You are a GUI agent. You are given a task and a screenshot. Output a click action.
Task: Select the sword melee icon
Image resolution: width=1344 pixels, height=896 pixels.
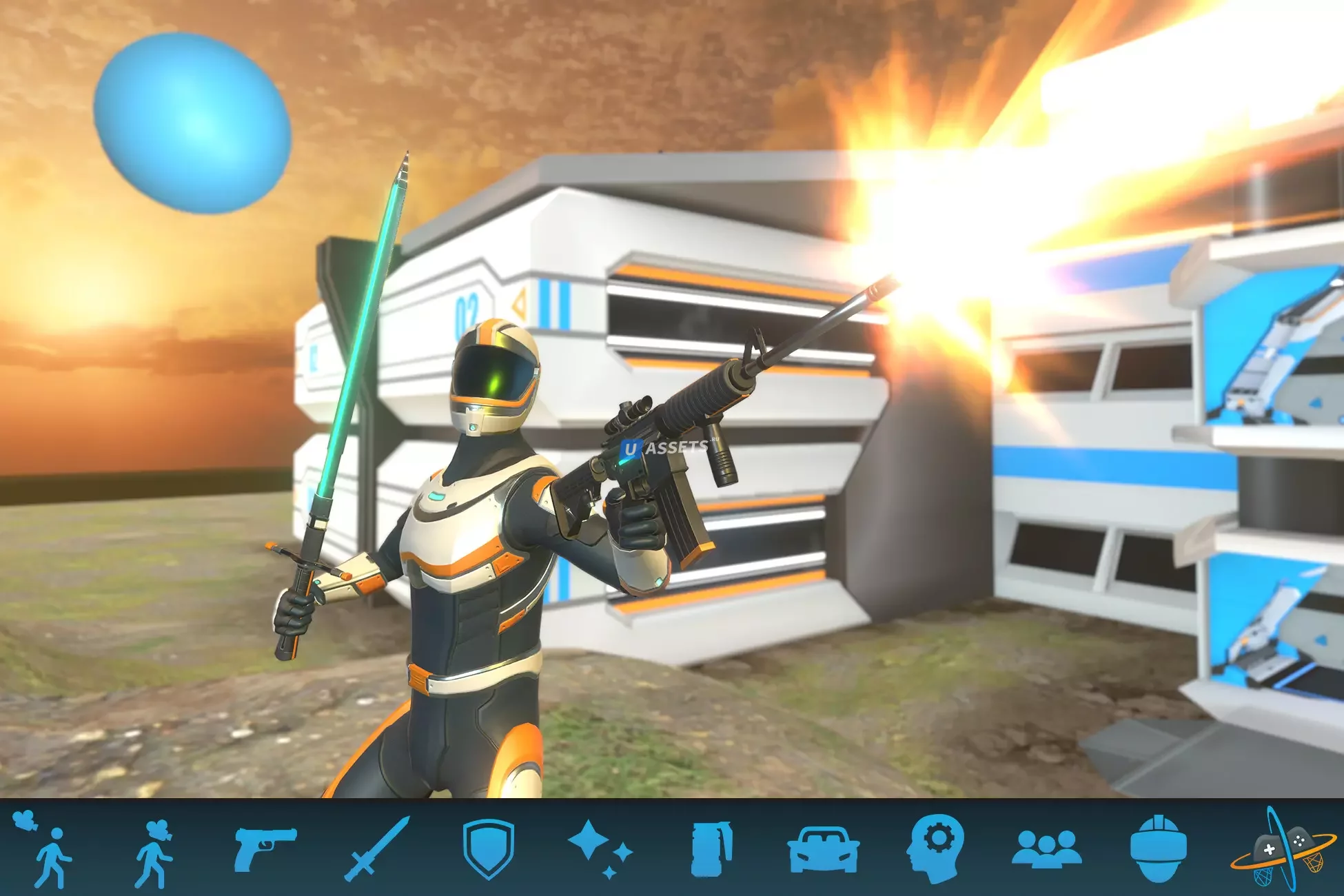click(376, 849)
